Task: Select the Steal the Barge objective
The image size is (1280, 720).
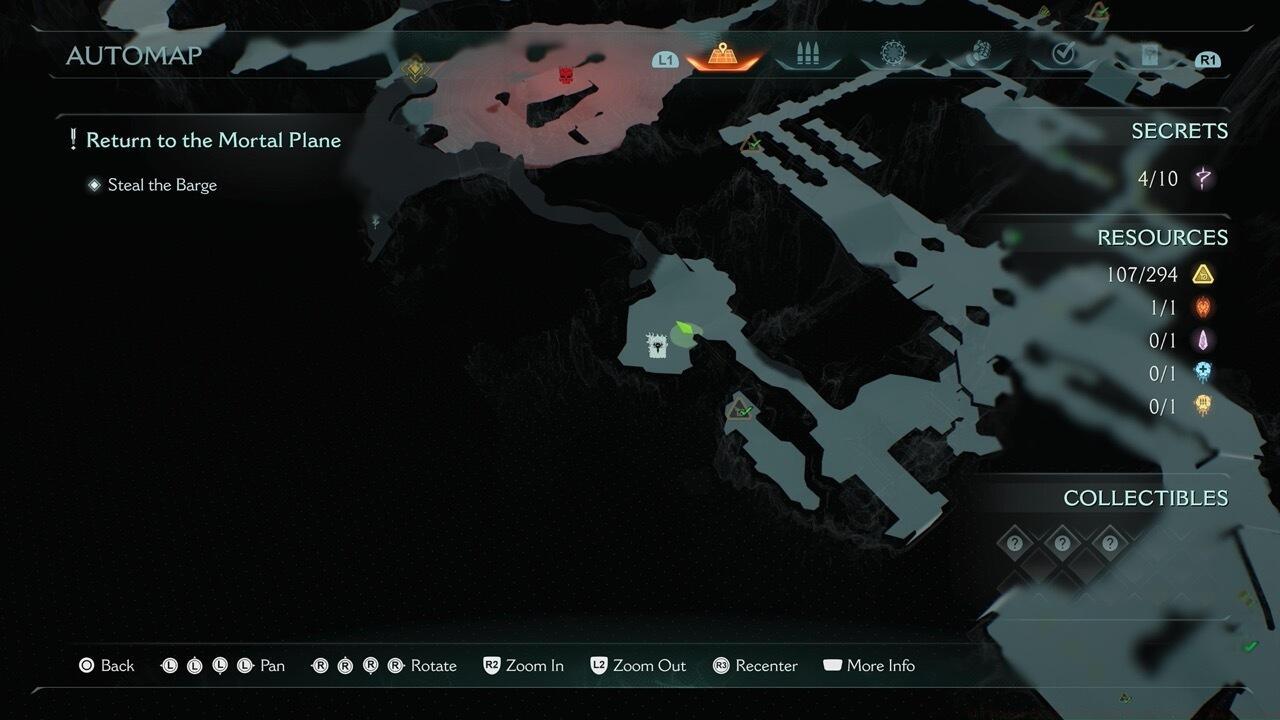Action: pos(161,185)
